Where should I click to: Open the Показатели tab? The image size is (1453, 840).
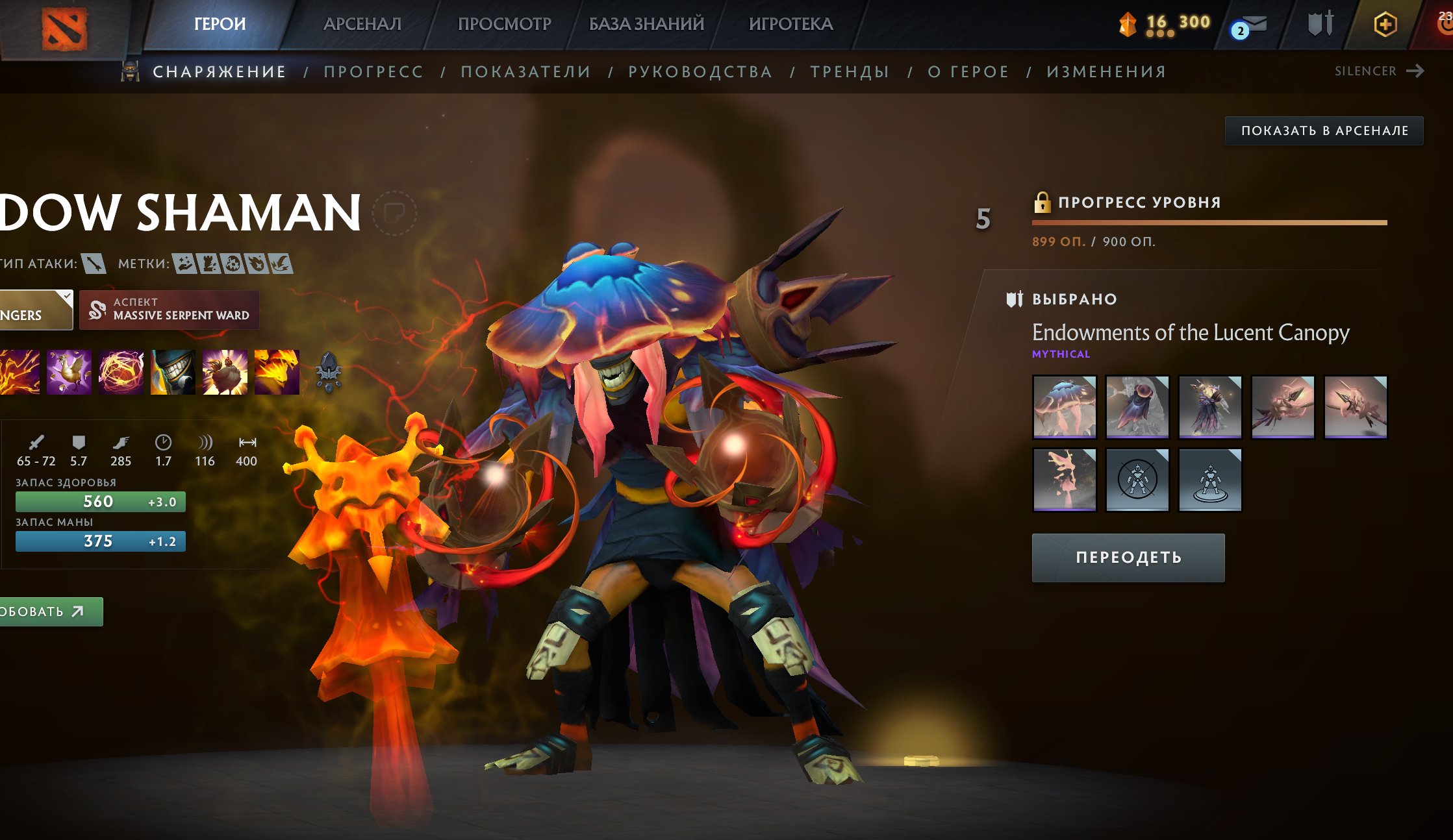[x=525, y=71]
